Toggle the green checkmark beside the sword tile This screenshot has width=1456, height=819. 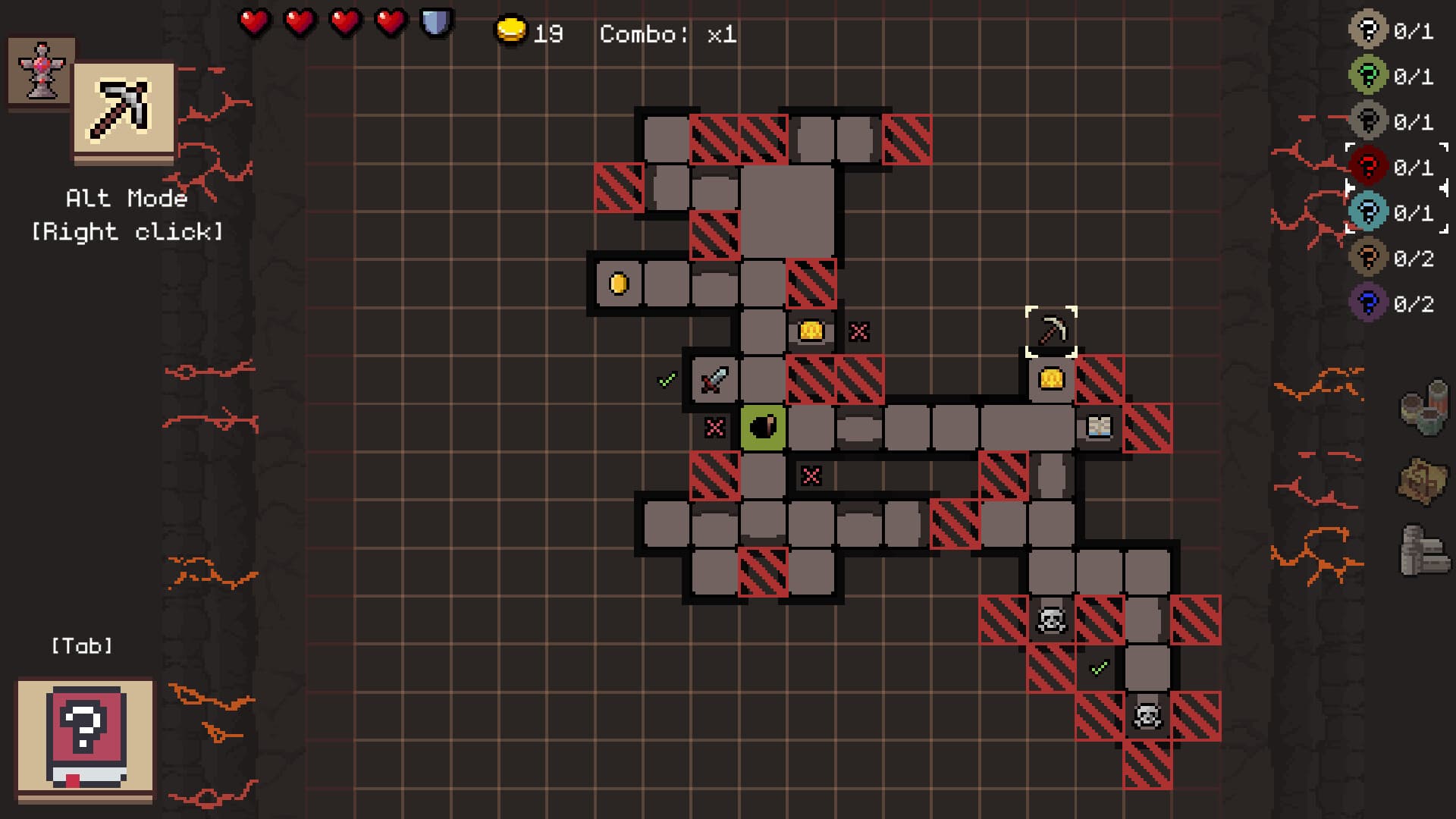[x=666, y=379]
